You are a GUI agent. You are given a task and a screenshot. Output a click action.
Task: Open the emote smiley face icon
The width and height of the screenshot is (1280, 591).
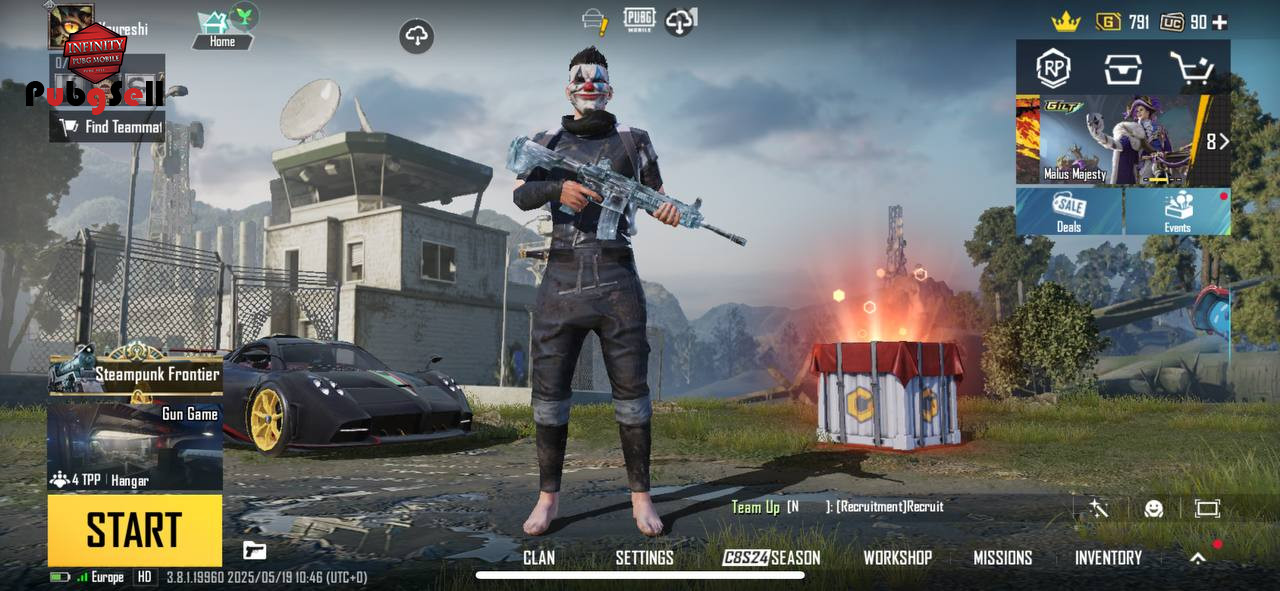pos(1153,509)
